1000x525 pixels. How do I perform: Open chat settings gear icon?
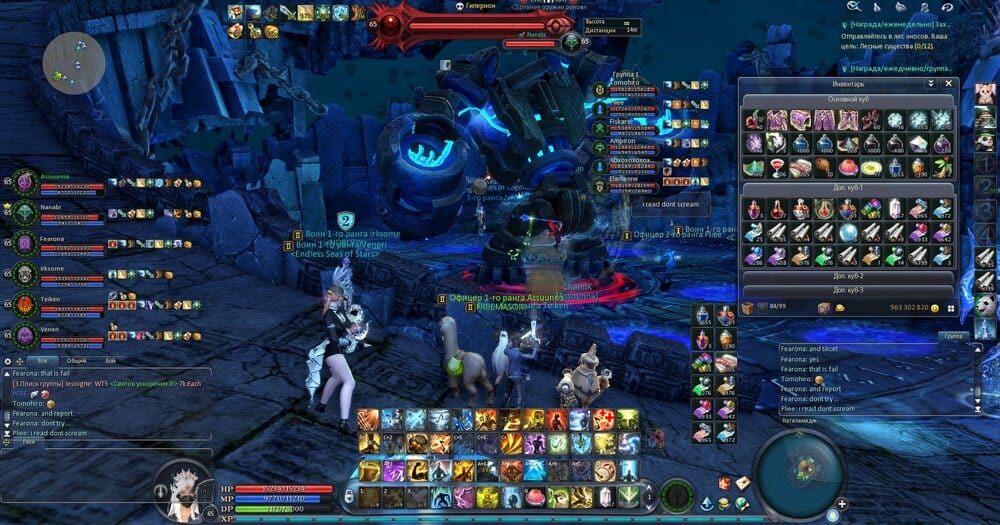click(x=8, y=360)
